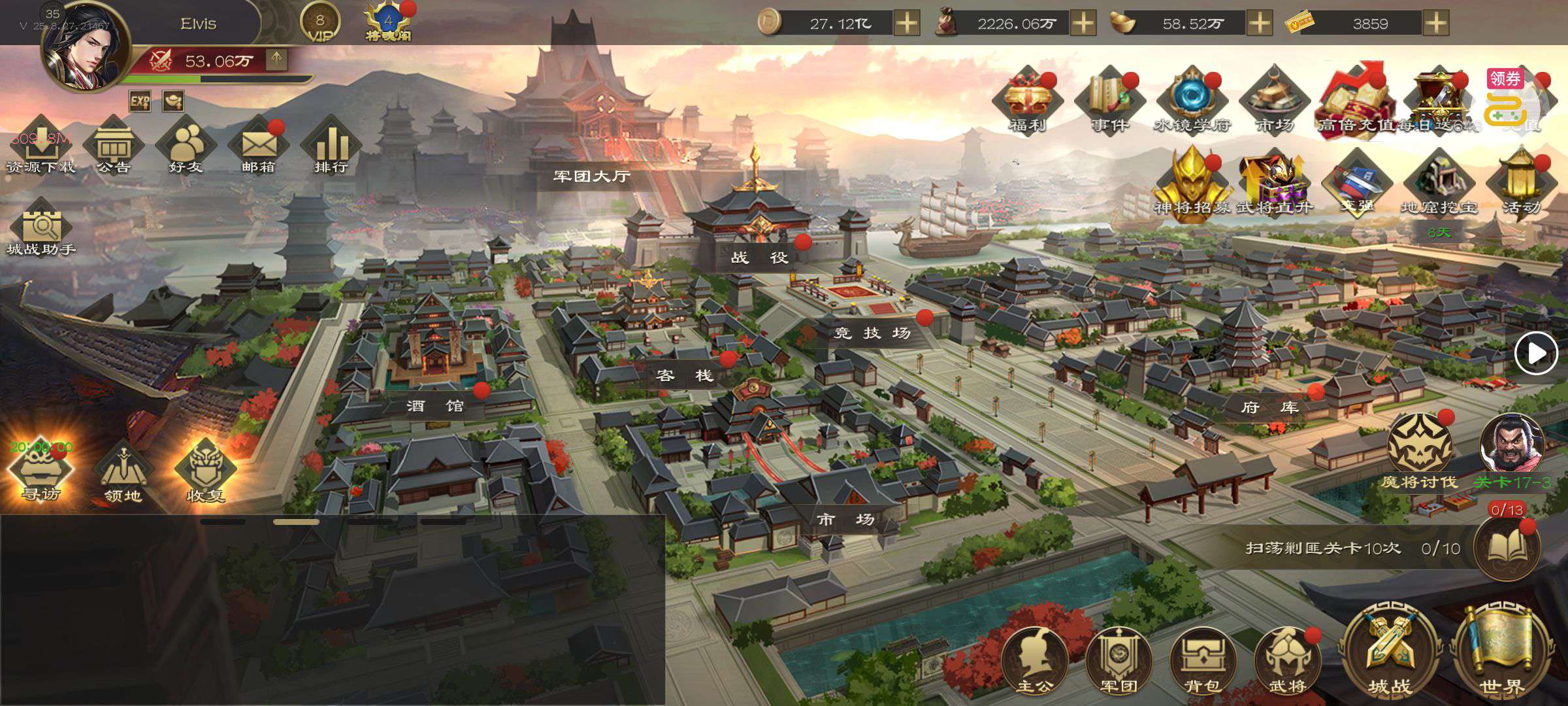Image resolution: width=1568 pixels, height=706 pixels.
Task: Open the 府库 treasury
Action: tap(1269, 407)
